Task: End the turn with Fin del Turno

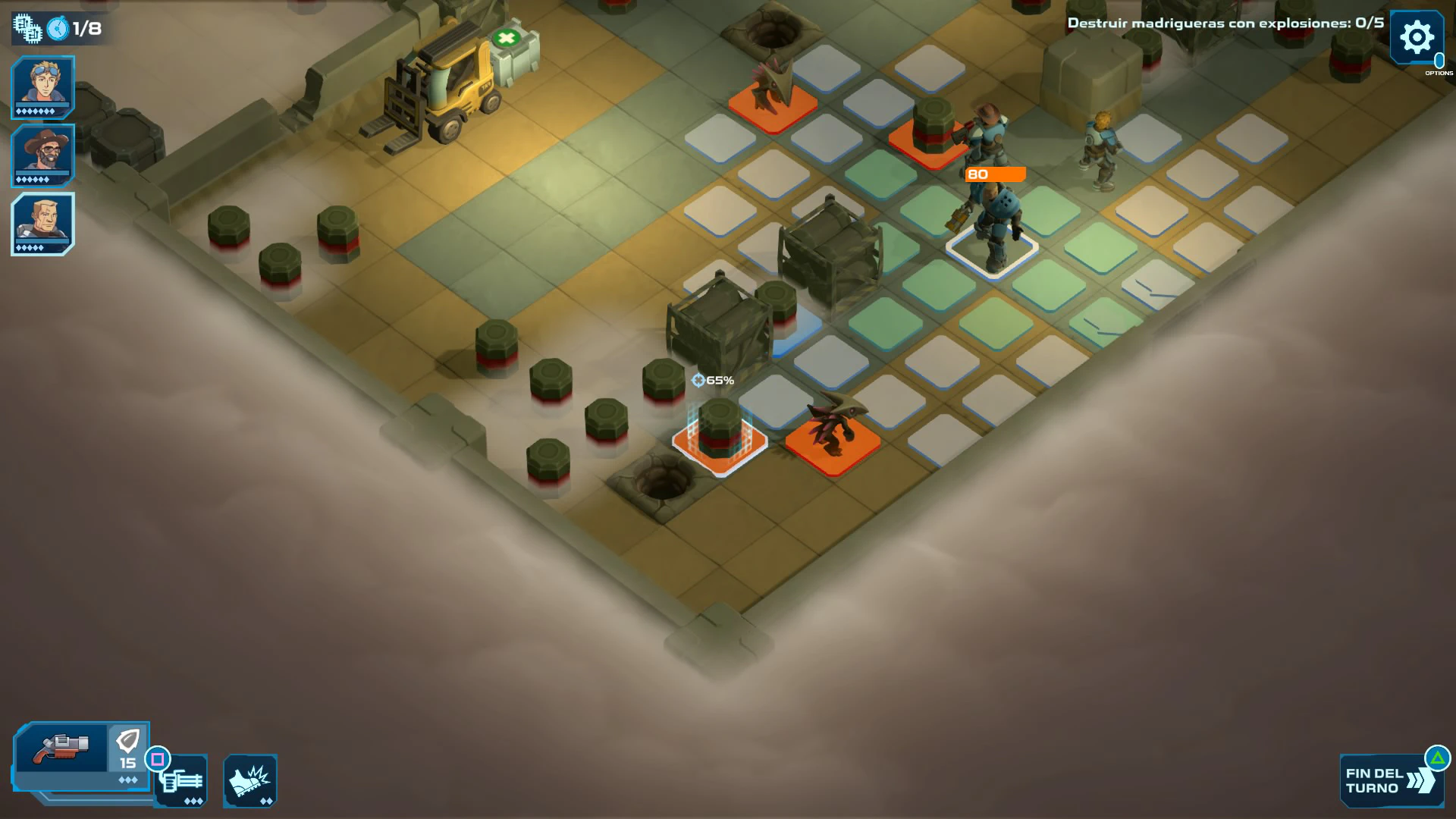Action: pyautogui.click(x=1389, y=780)
